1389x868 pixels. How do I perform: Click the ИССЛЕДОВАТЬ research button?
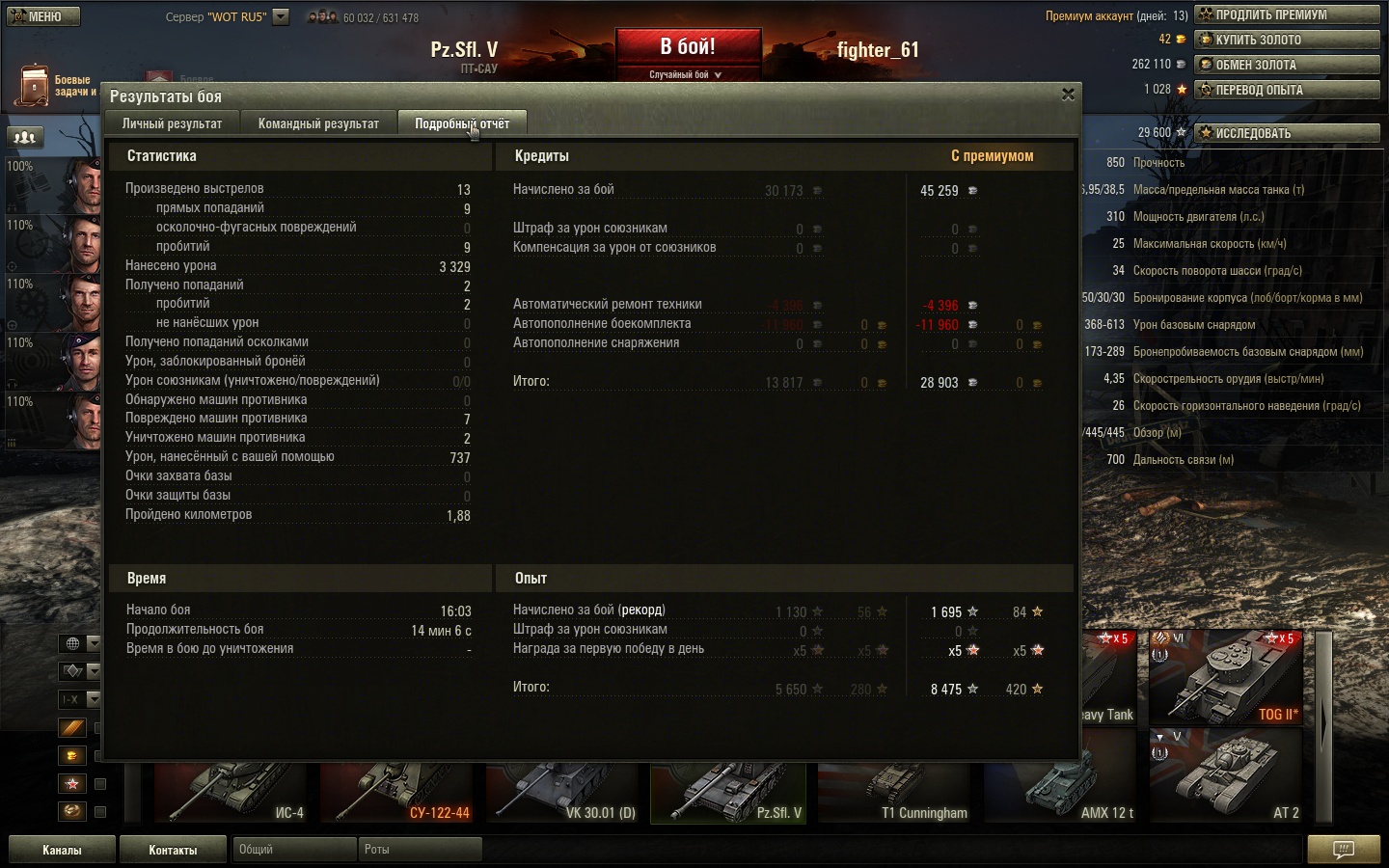(1287, 133)
